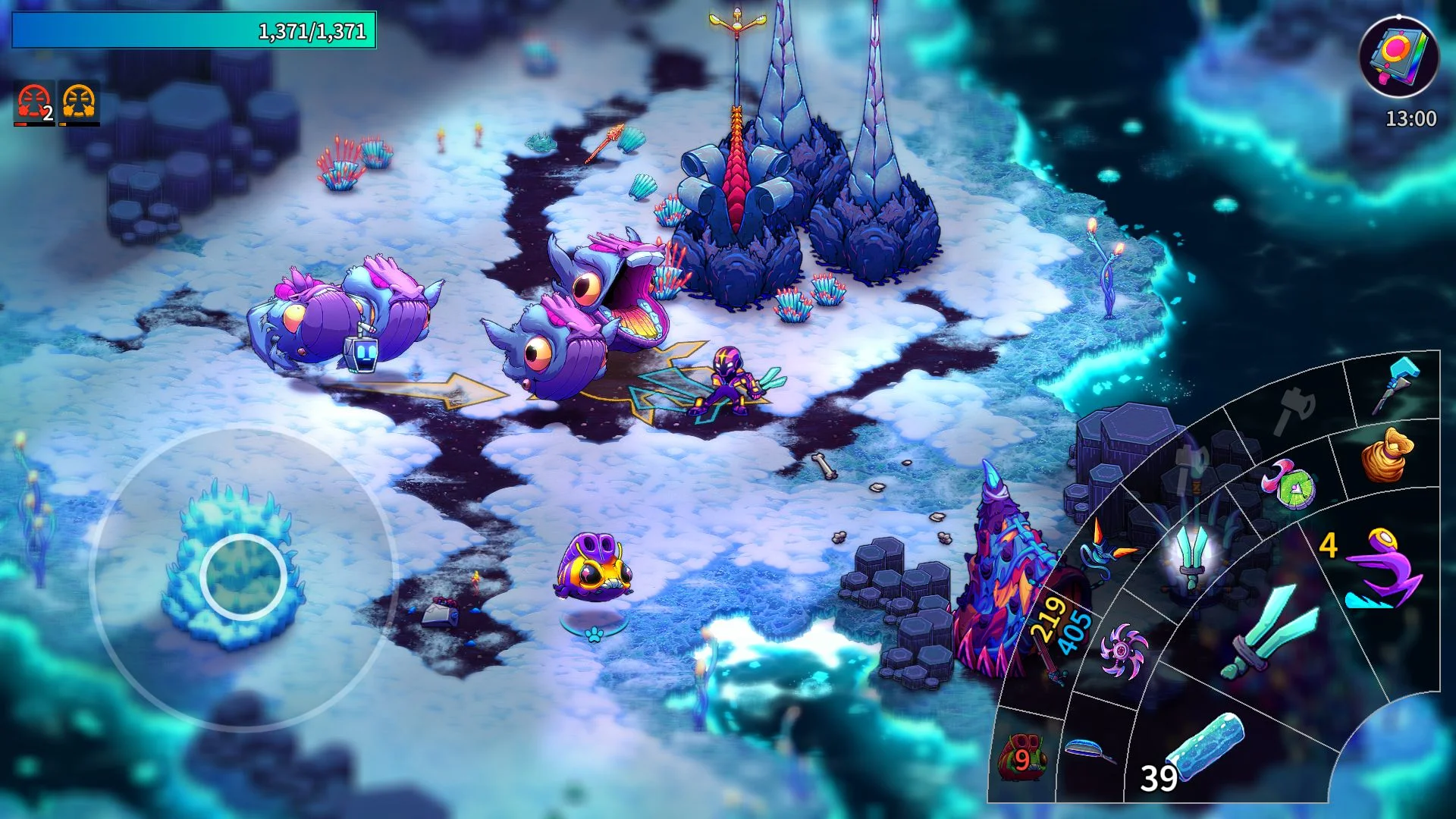Throw the pink spinning shuriken

[x=1122, y=651]
